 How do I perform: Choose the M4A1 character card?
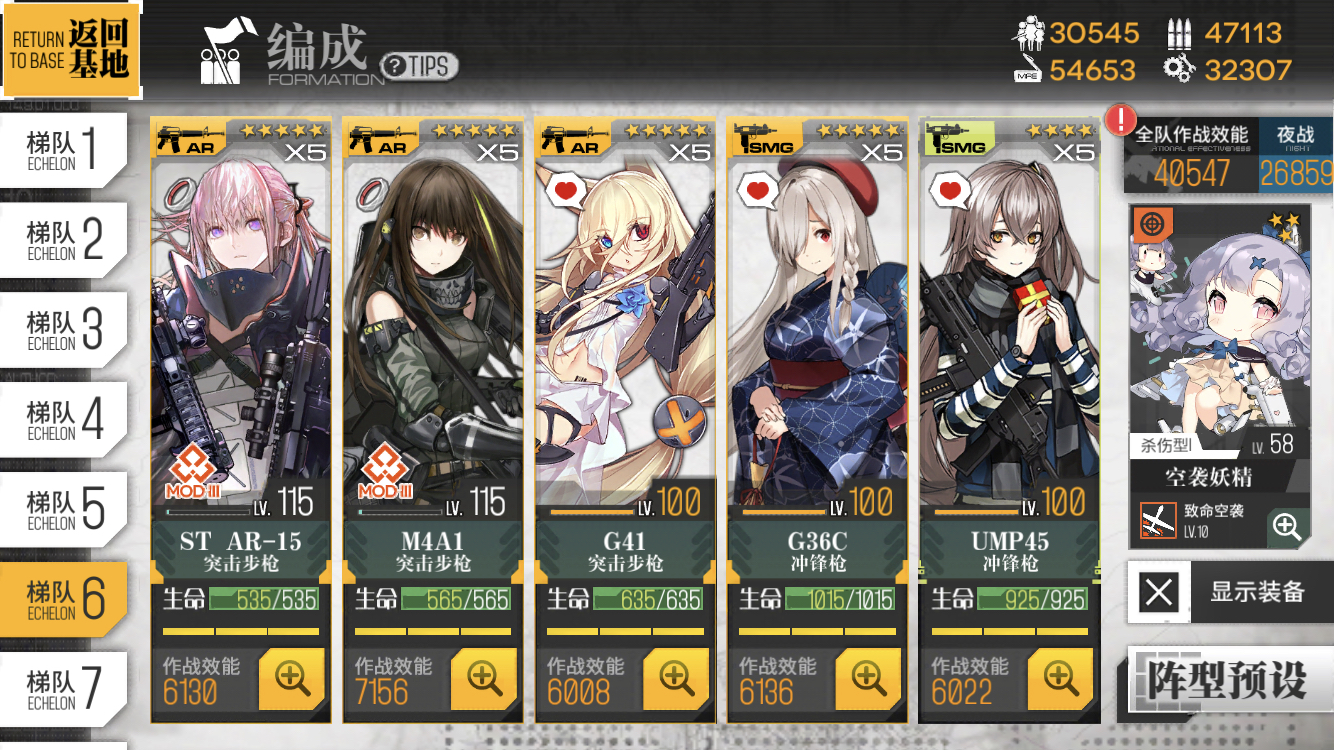pyautogui.click(x=432, y=330)
